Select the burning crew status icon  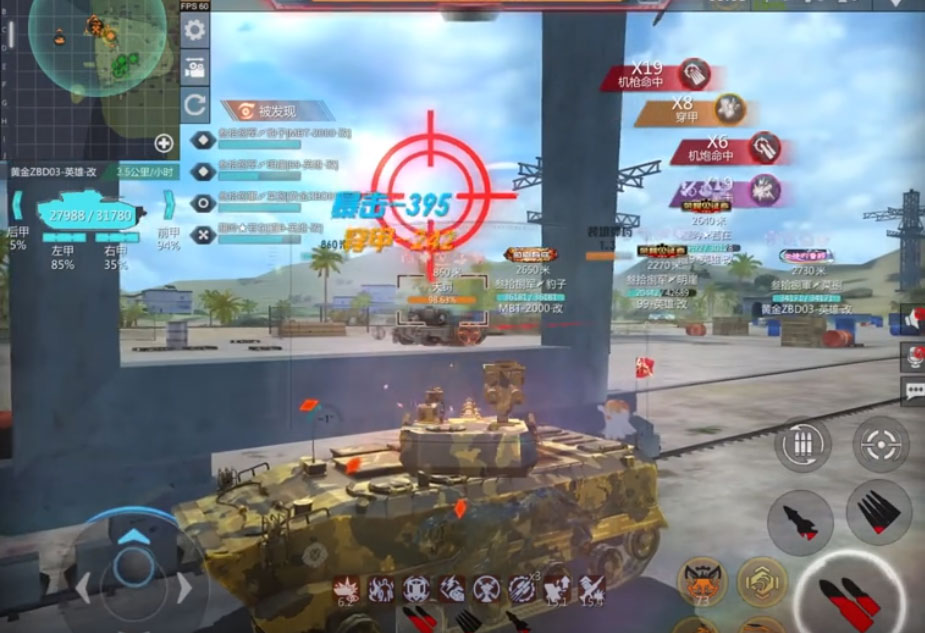[381, 590]
